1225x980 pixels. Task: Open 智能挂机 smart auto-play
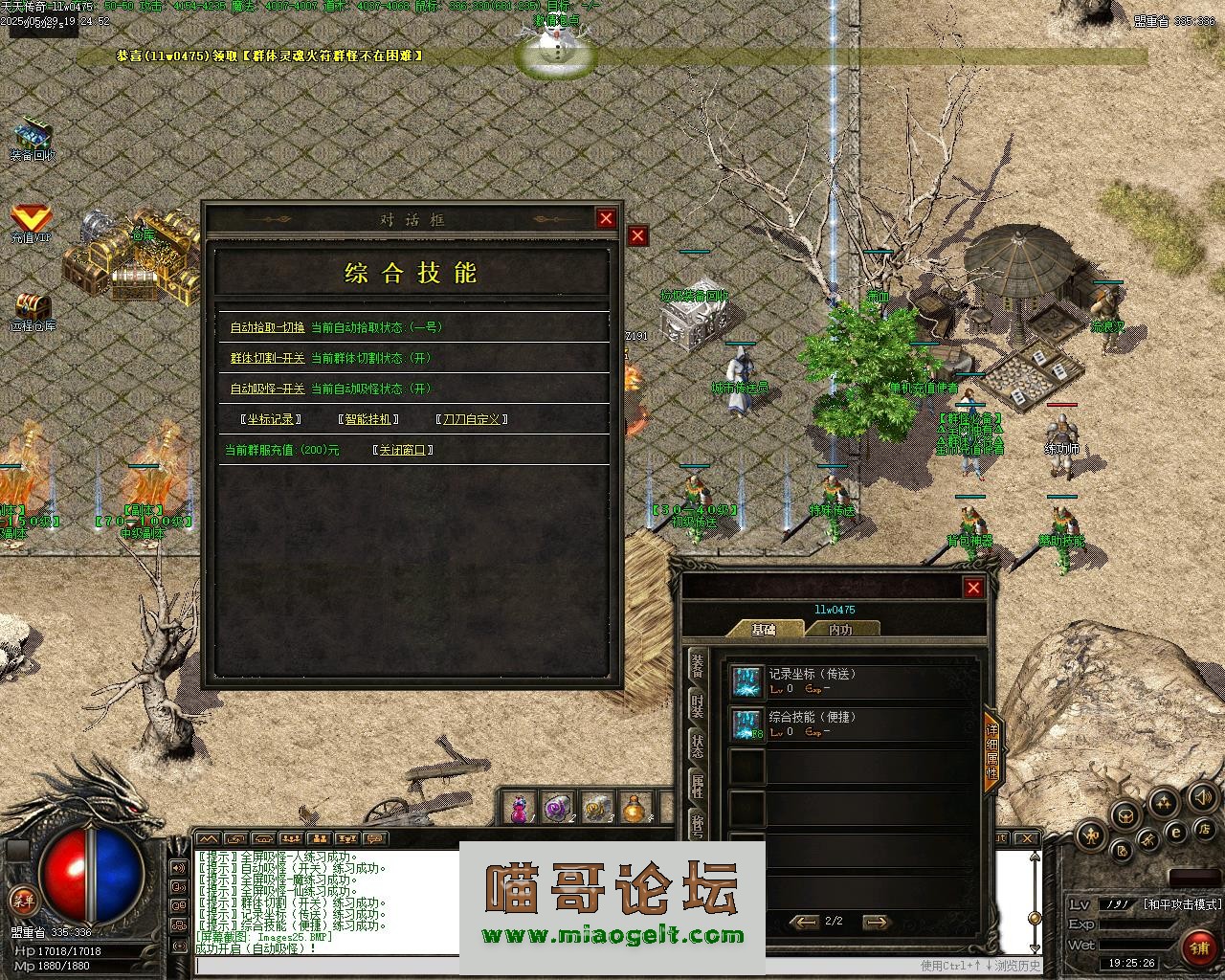point(368,419)
